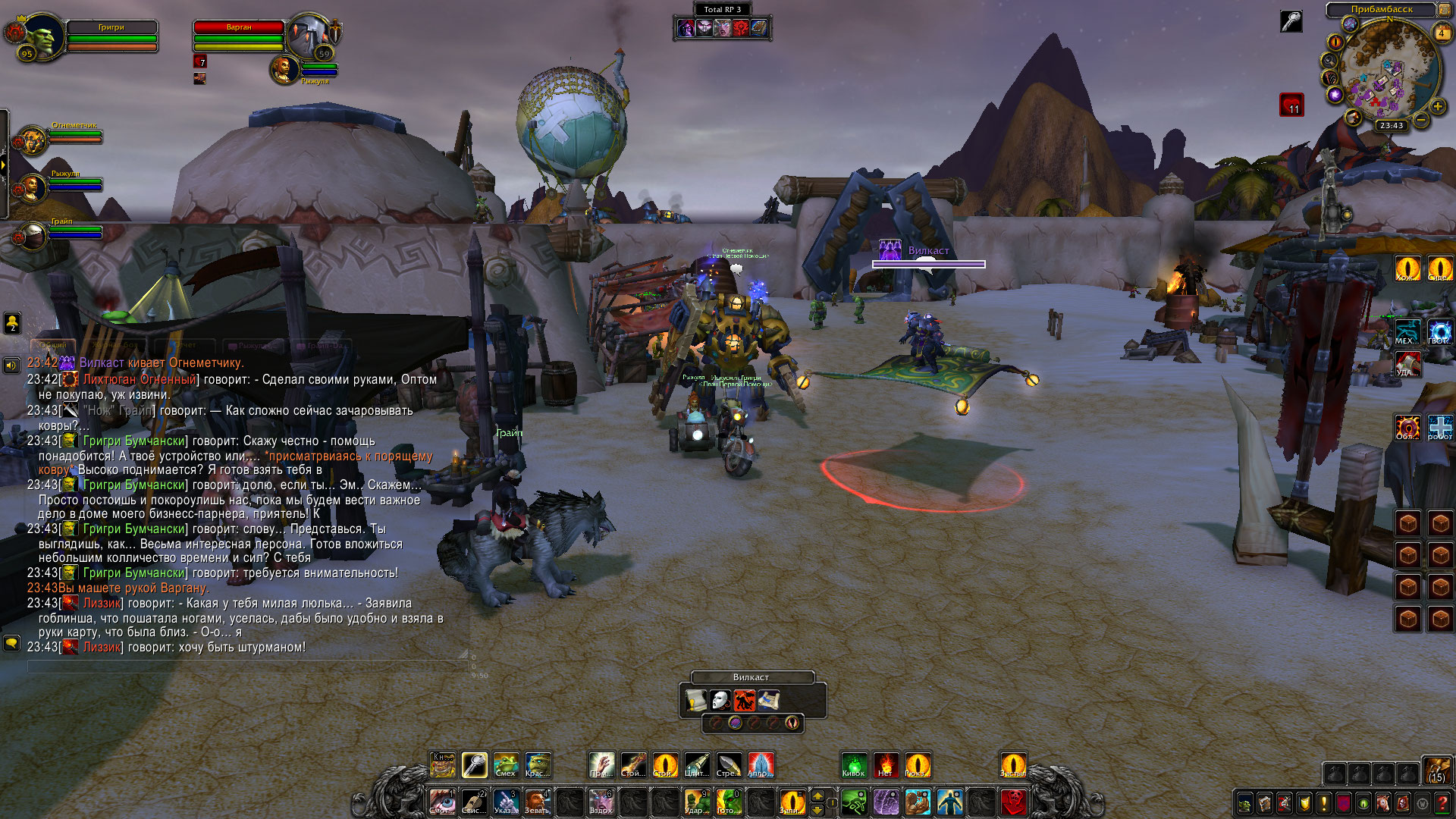1456x819 pixels.
Task: Open the main backpack bag
Action: (1436, 770)
